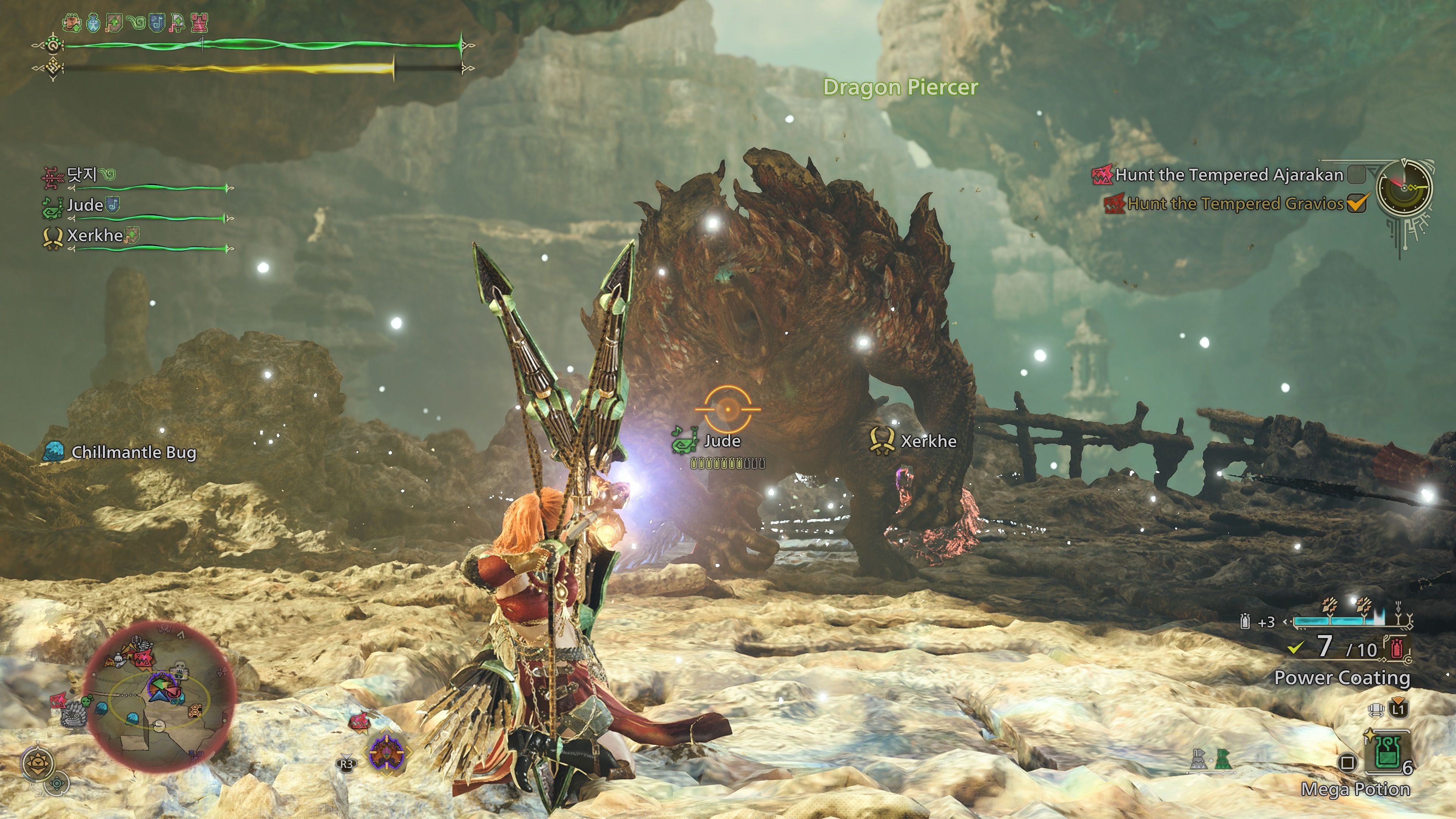Select party member Jude in the list
Viewport: 1456px width, 819px height.
pos(85,205)
